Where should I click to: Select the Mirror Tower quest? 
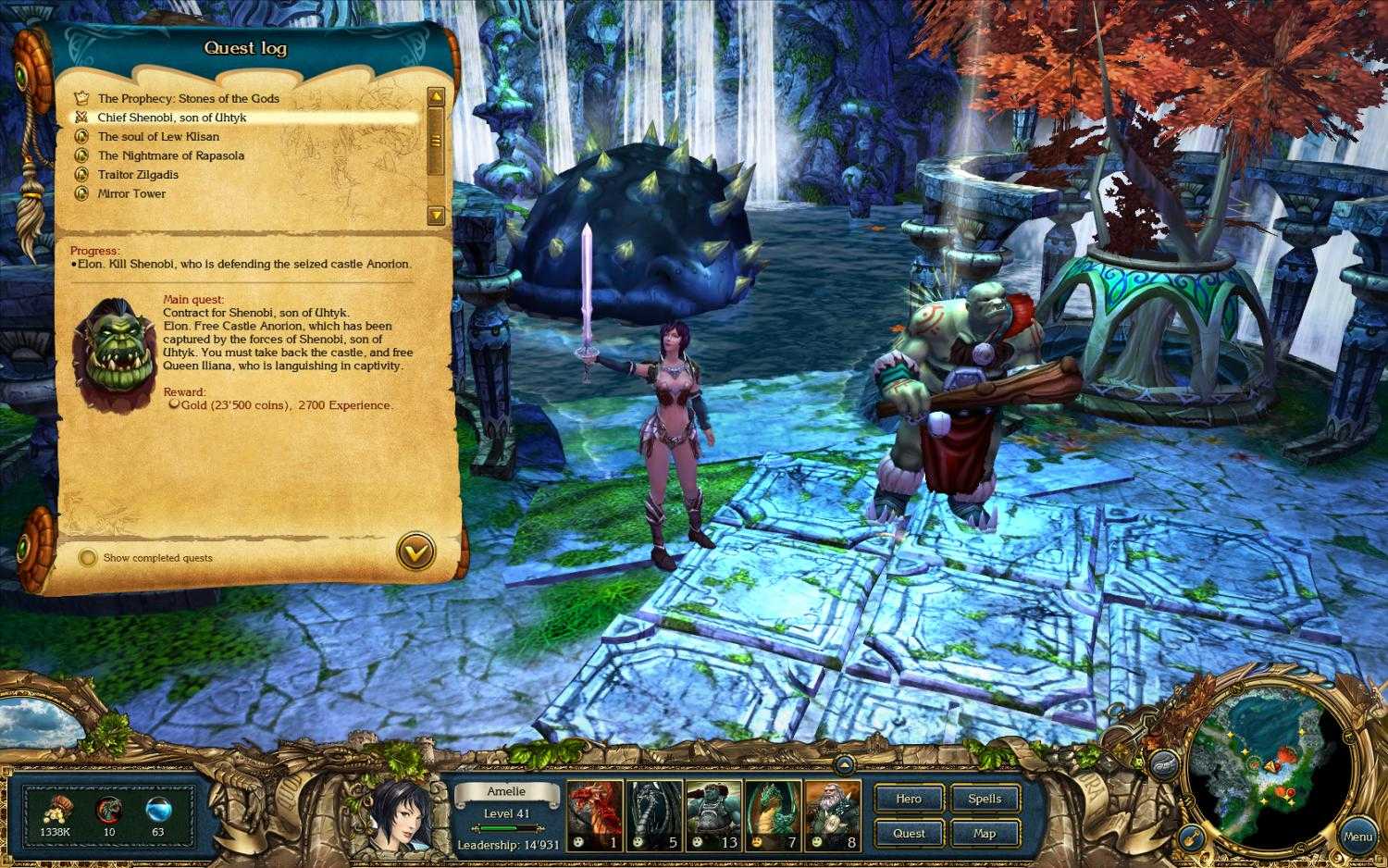click(x=130, y=192)
